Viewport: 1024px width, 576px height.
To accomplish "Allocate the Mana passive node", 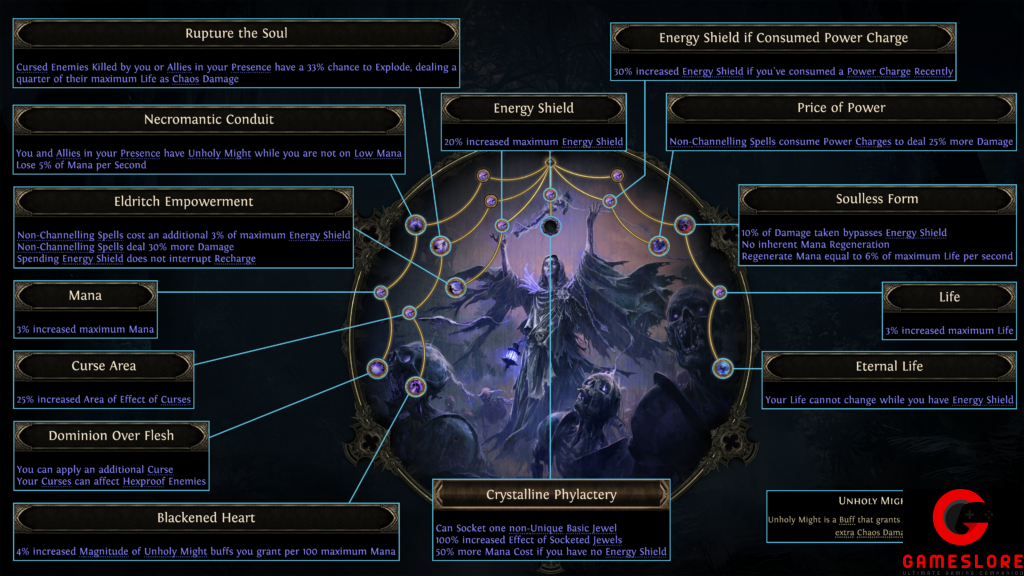I will [381, 292].
